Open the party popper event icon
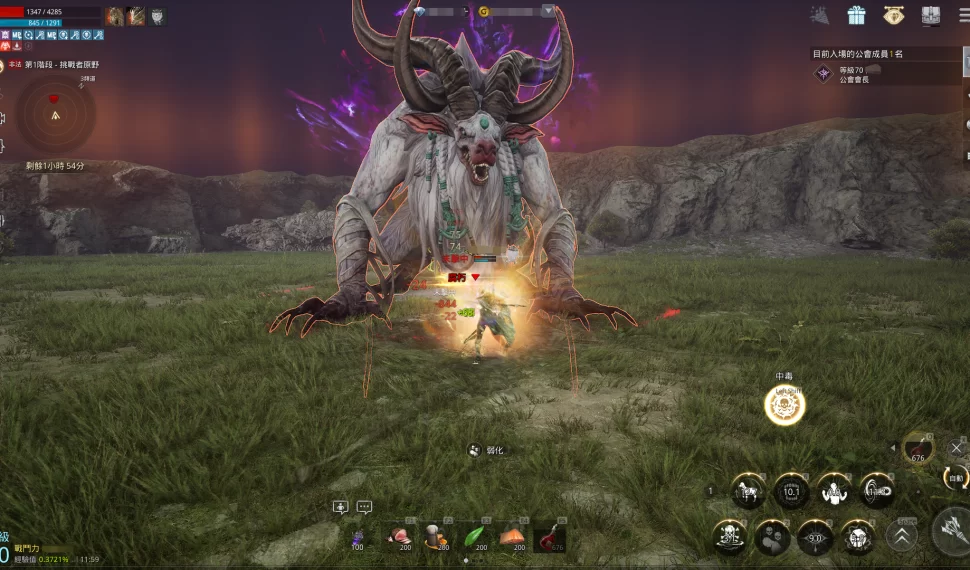This screenshot has width=970, height=570. tap(819, 15)
